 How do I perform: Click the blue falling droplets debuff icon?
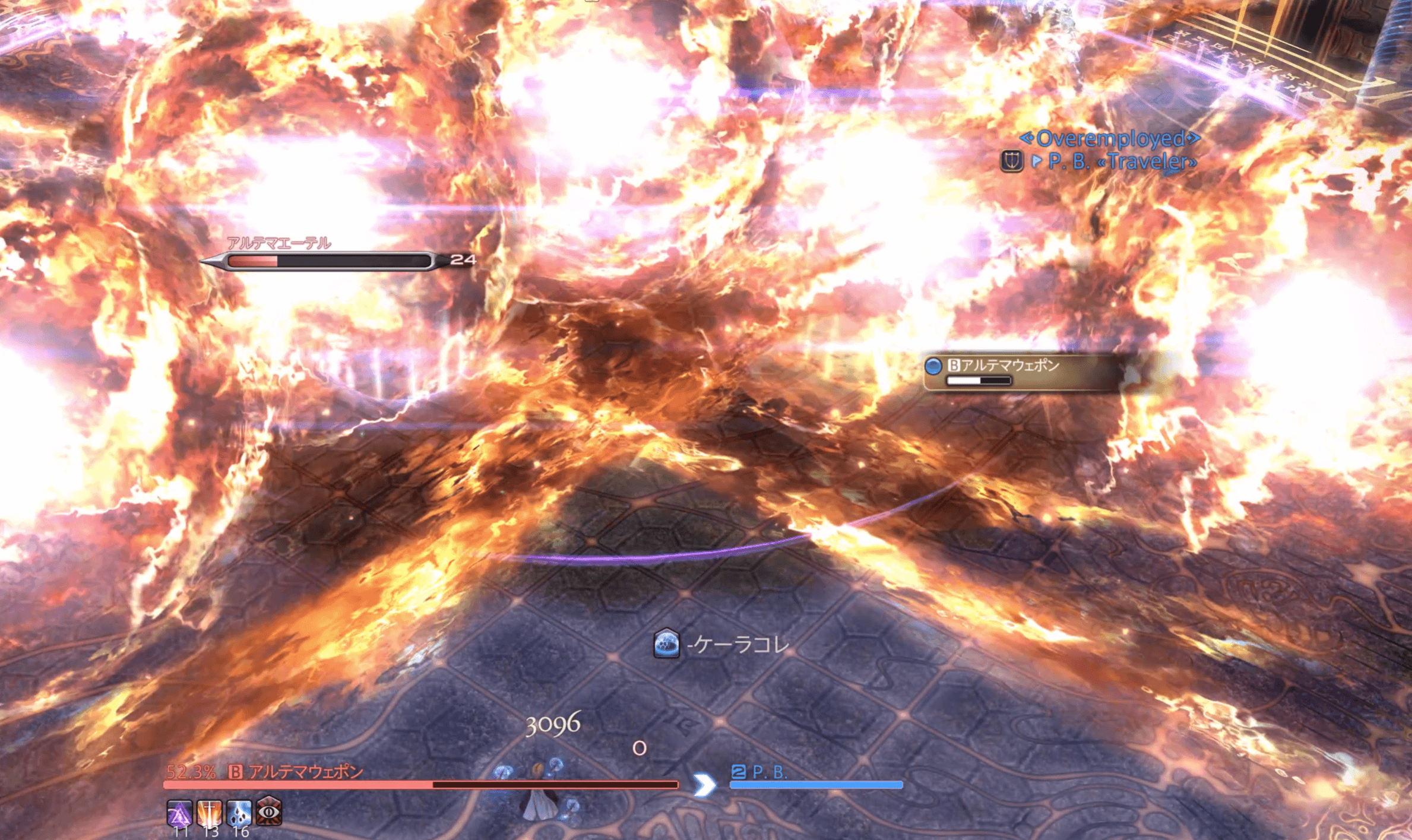coord(239,812)
